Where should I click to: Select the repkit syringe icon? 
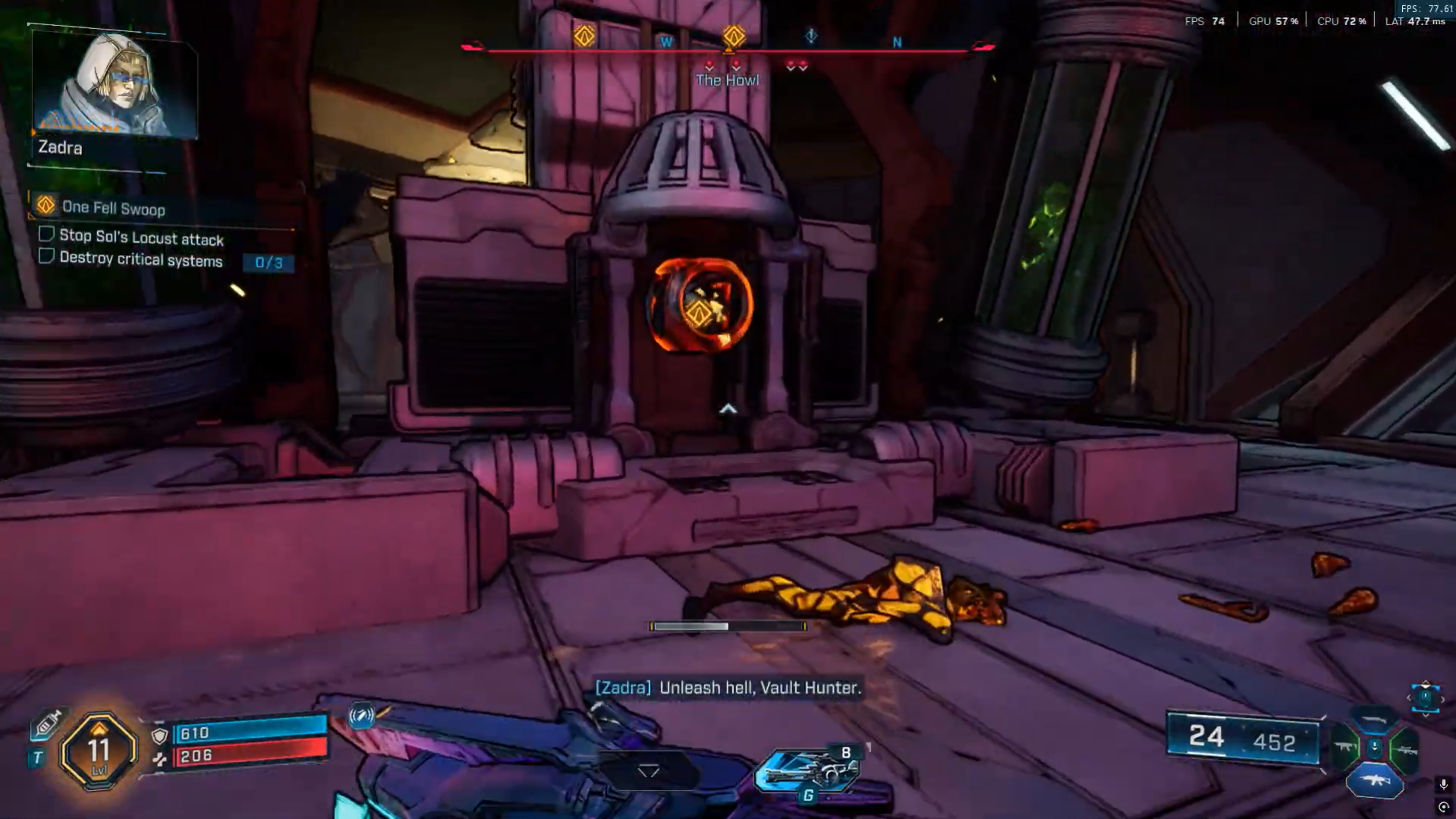click(x=46, y=724)
